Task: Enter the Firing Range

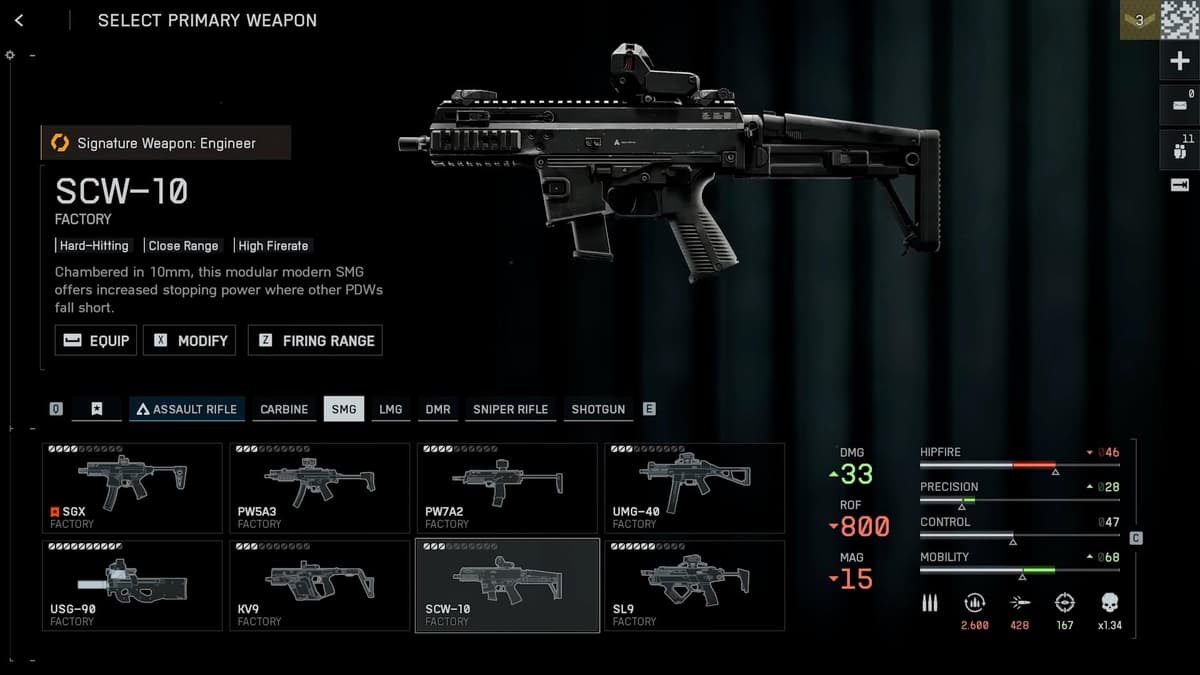Action: [x=315, y=340]
